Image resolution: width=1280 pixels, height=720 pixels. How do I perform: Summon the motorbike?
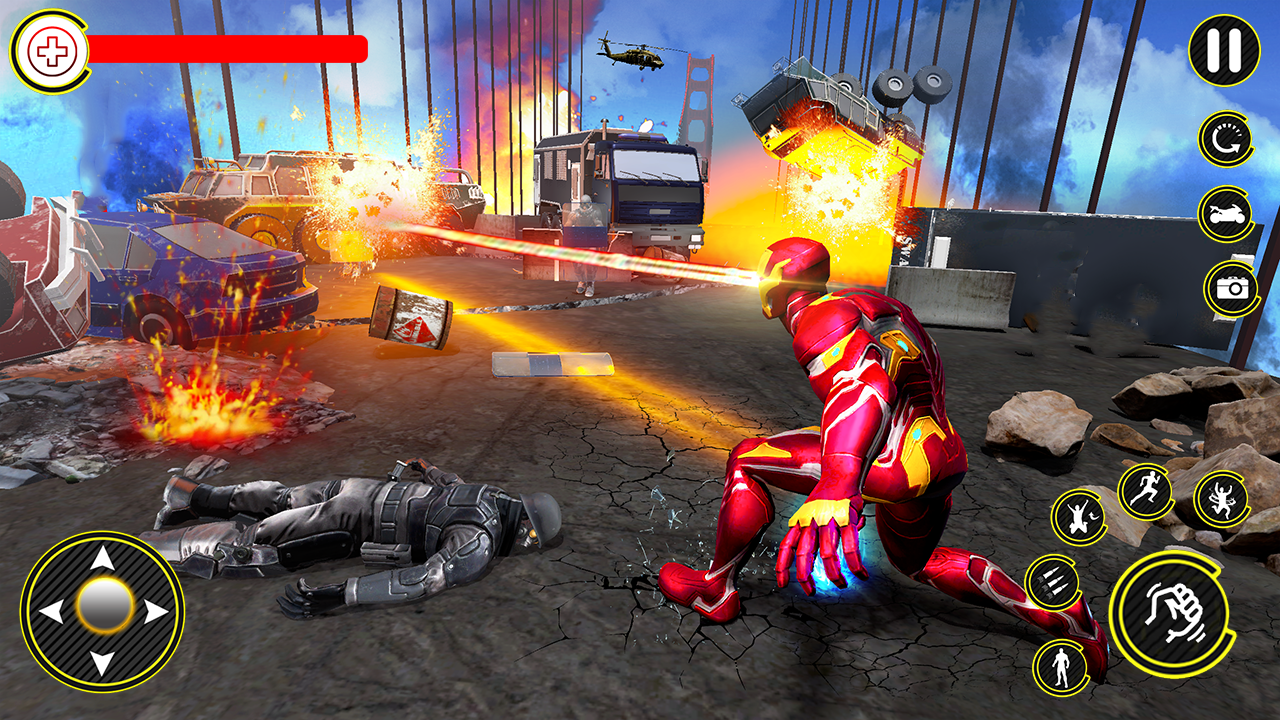point(1224,214)
